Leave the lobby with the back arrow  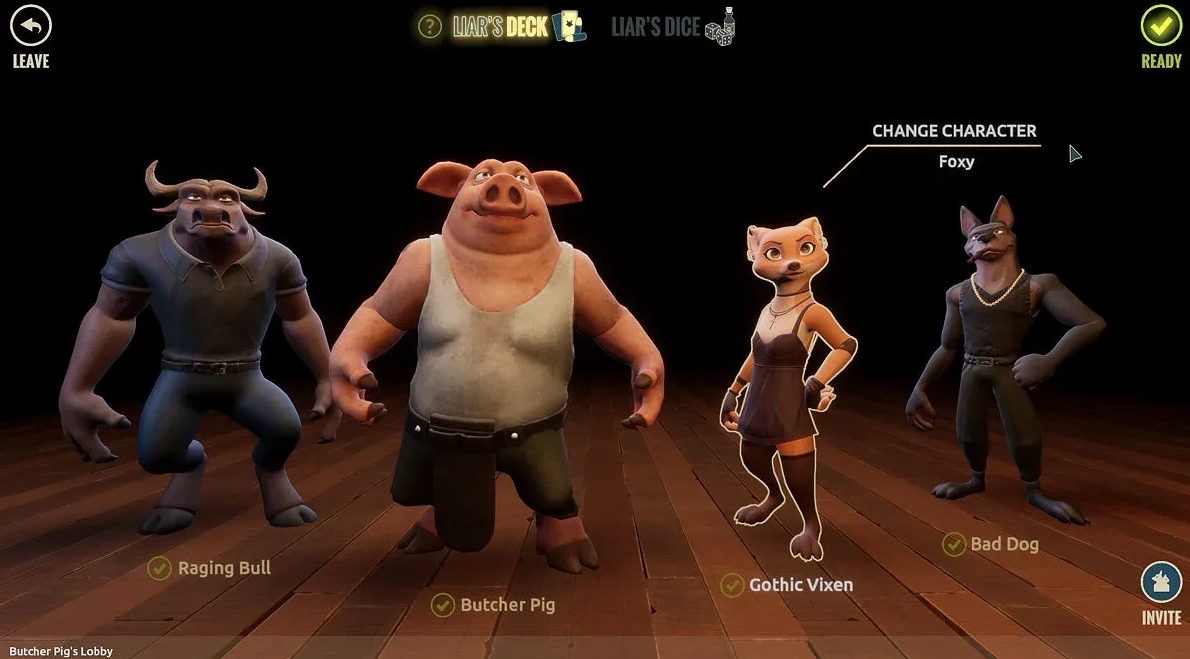(x=30, y=27)
